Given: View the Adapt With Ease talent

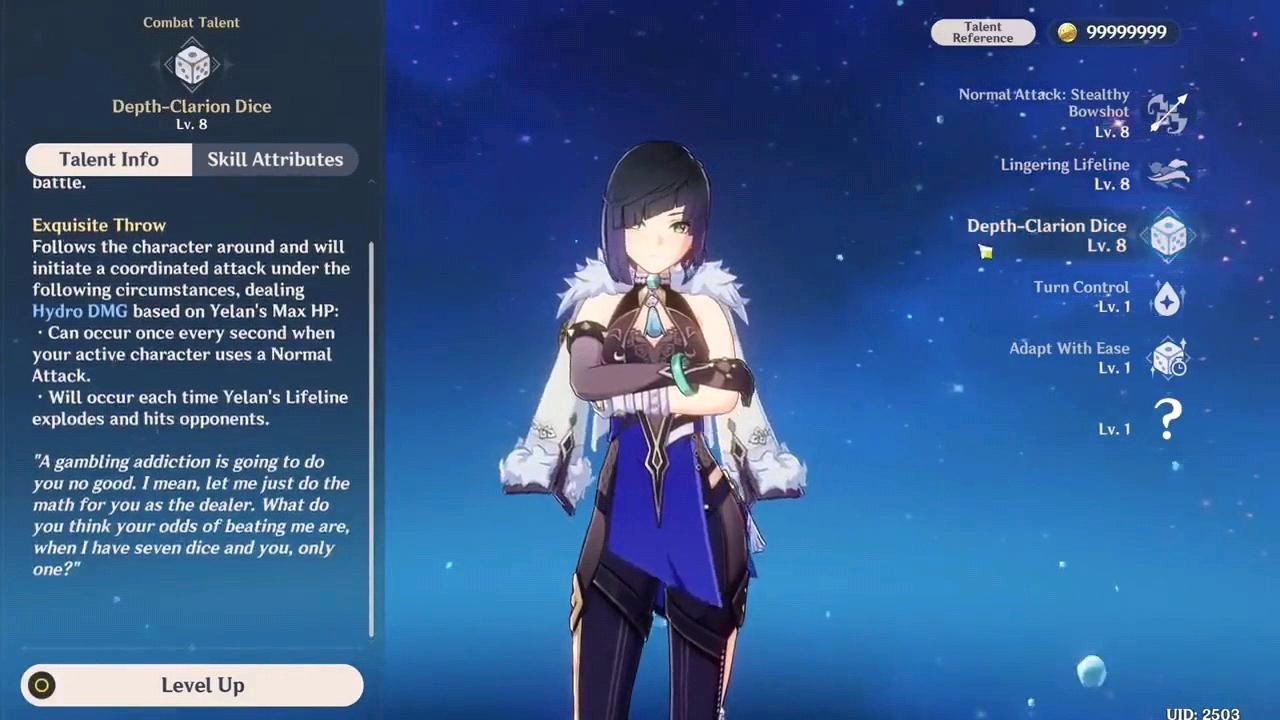Looking at the screenshot, I should click(1167, 358).
